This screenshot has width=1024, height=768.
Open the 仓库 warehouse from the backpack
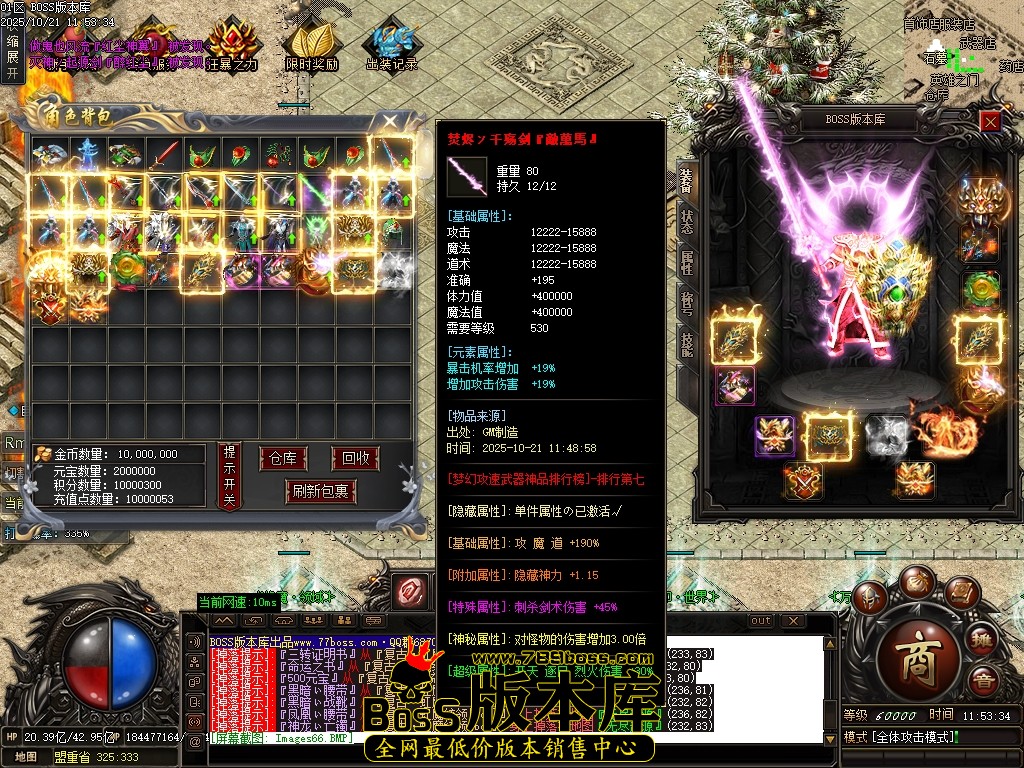(x=283, y=459)
